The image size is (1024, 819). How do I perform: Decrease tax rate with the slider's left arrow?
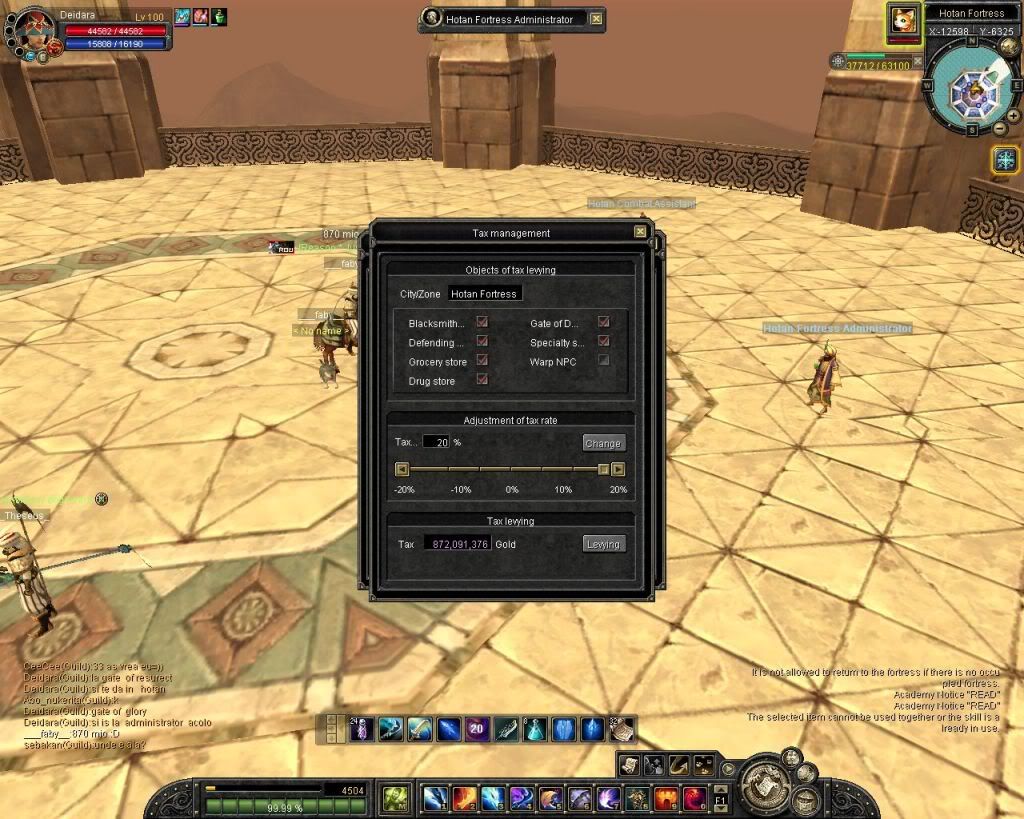click(402, 469)
